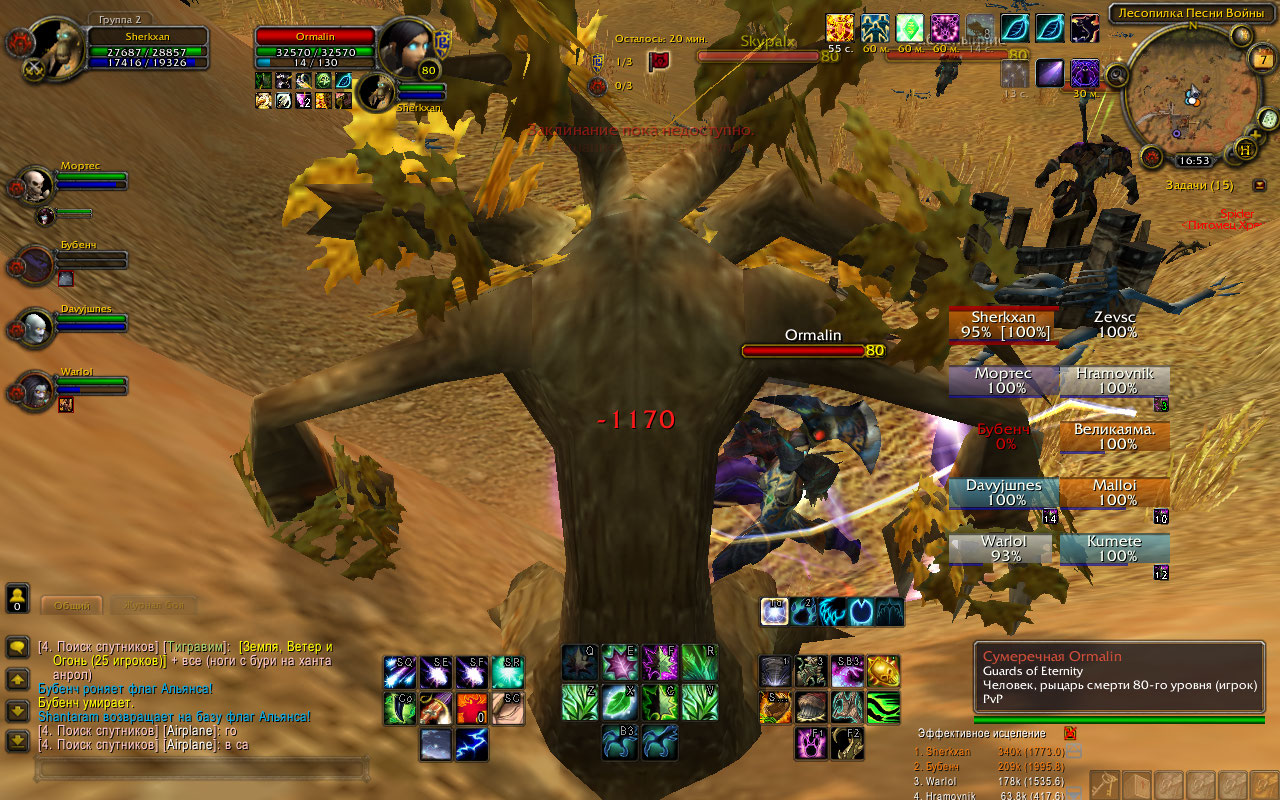Viewport: 1280px width, 800px height.
Task: Select the Rejuvenation spell on the Z slot
Action: pos(578,704)
